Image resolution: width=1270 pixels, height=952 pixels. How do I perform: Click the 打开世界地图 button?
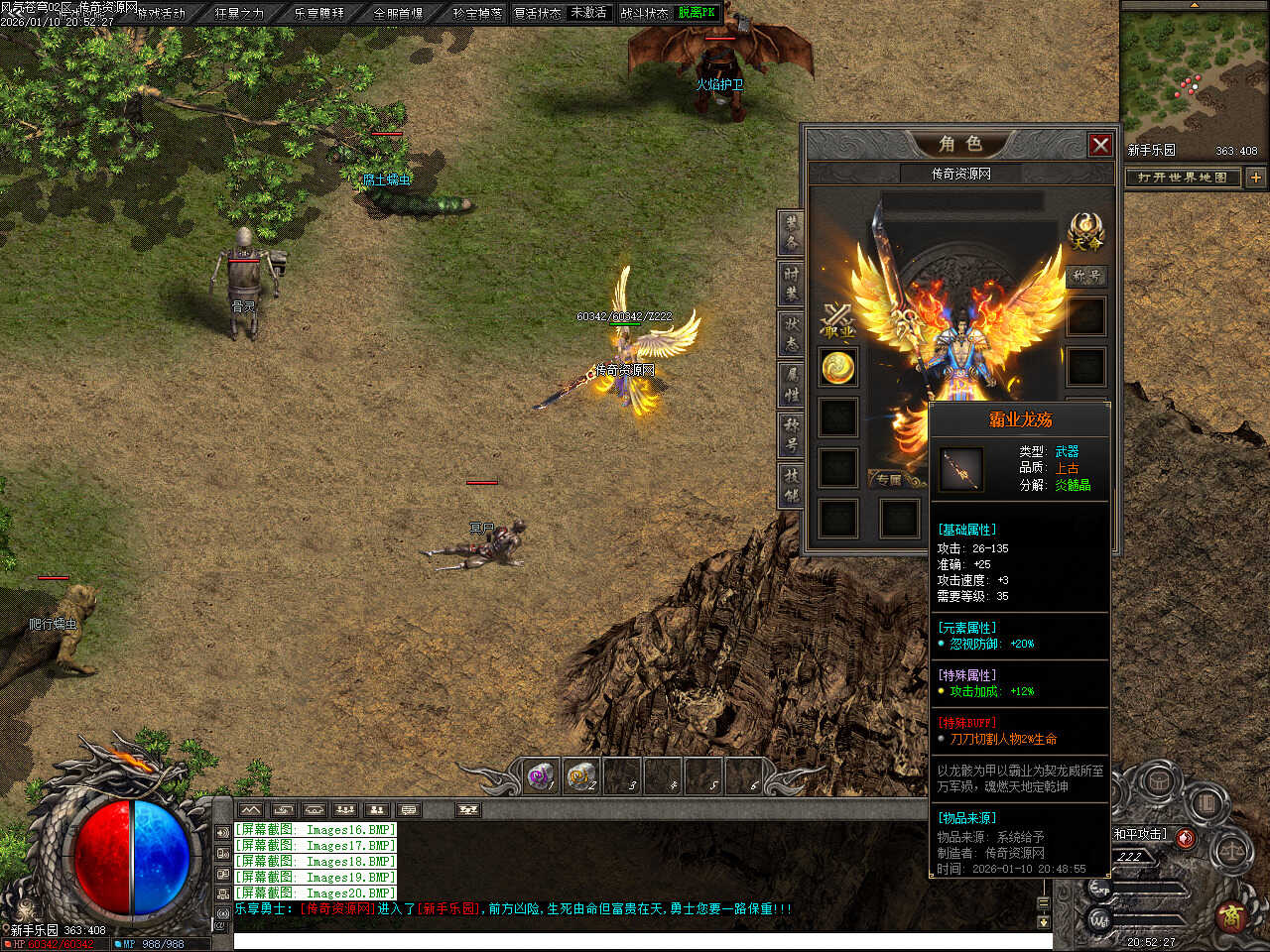point(1182,178)
